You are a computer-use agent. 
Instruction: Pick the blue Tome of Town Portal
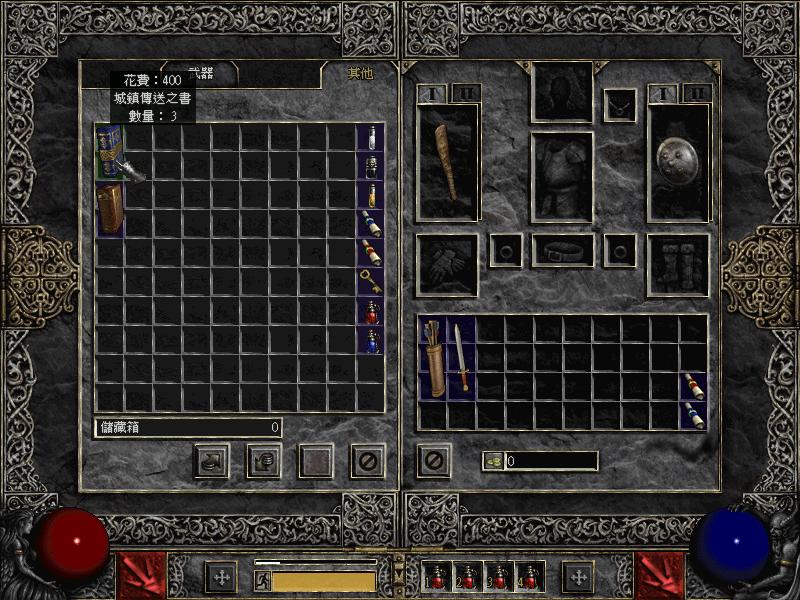click(x=109, y=151)
